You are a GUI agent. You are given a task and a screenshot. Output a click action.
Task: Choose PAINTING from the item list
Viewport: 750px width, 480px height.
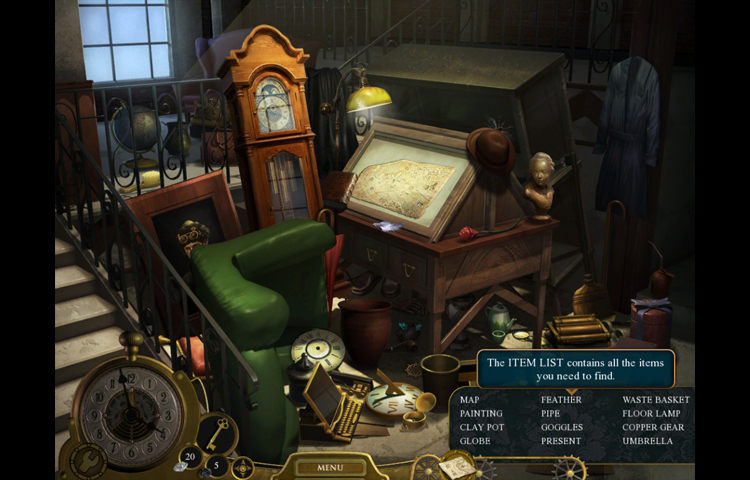click(481, 413)
